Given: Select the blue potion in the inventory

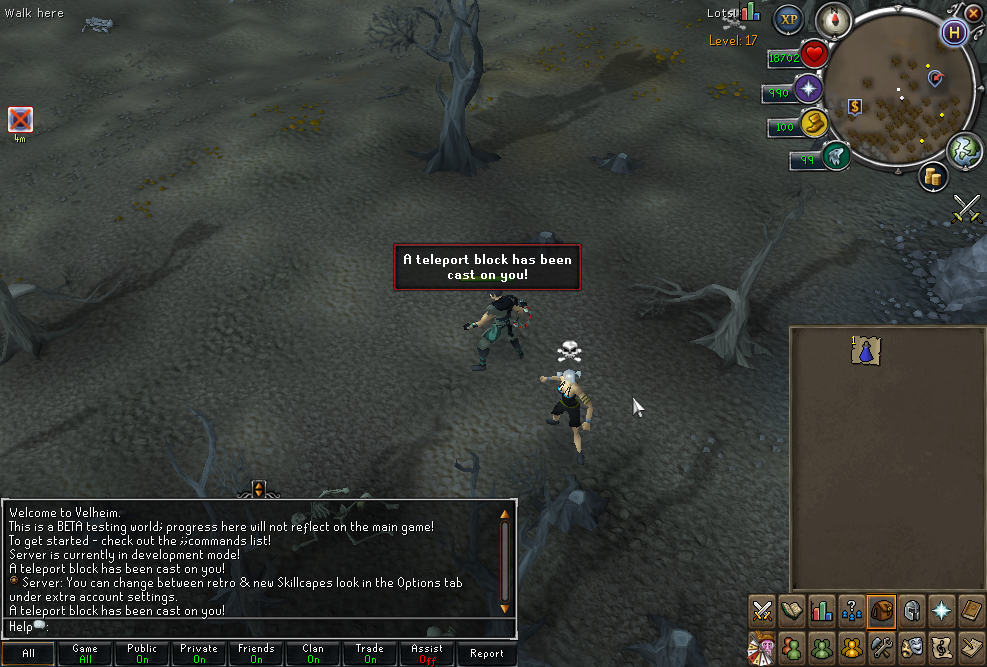Looking at the screenshot, I should tap(866, 350).
